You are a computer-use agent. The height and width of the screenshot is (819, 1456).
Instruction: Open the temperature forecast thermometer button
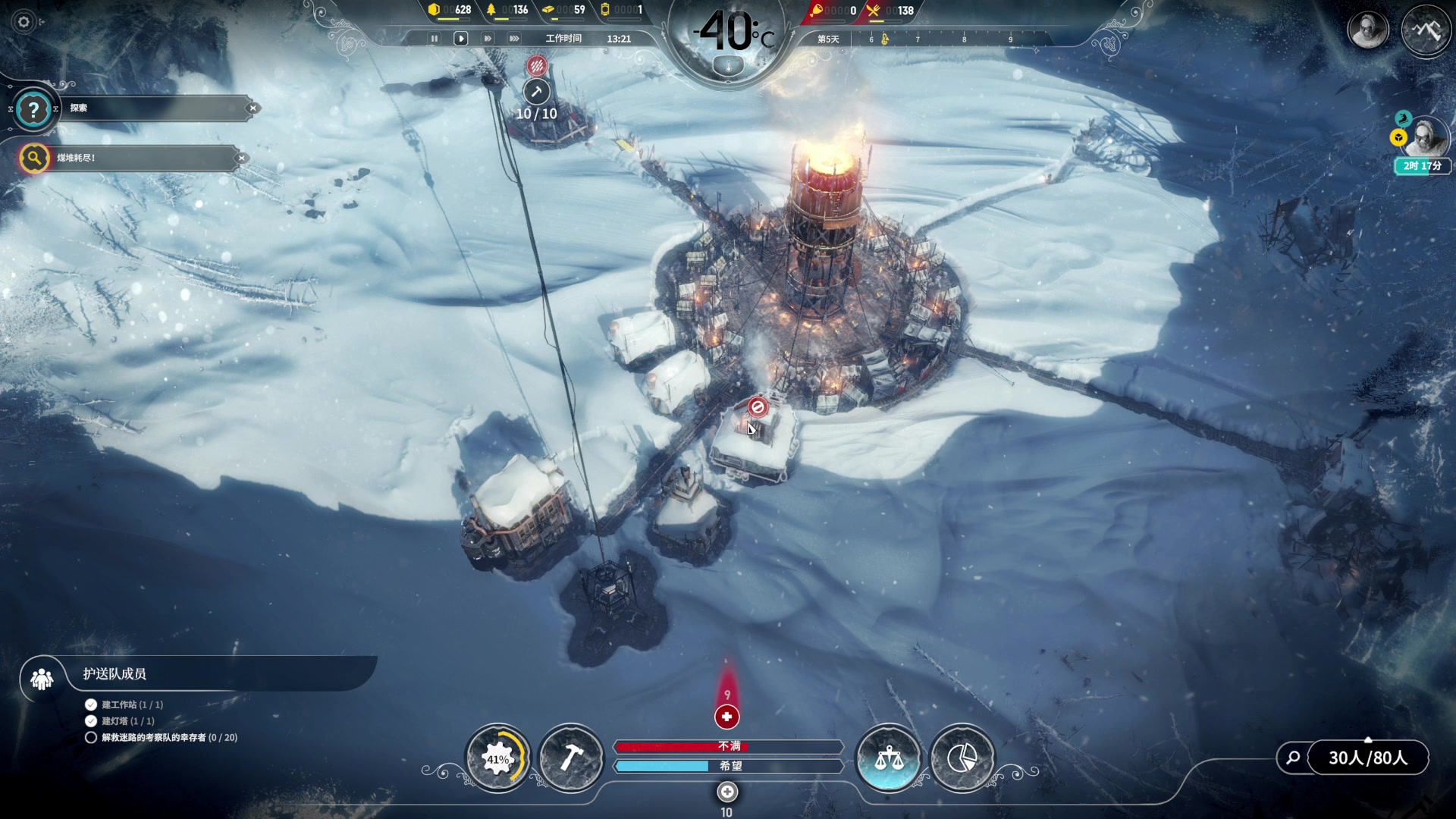[x=729, y=67]
